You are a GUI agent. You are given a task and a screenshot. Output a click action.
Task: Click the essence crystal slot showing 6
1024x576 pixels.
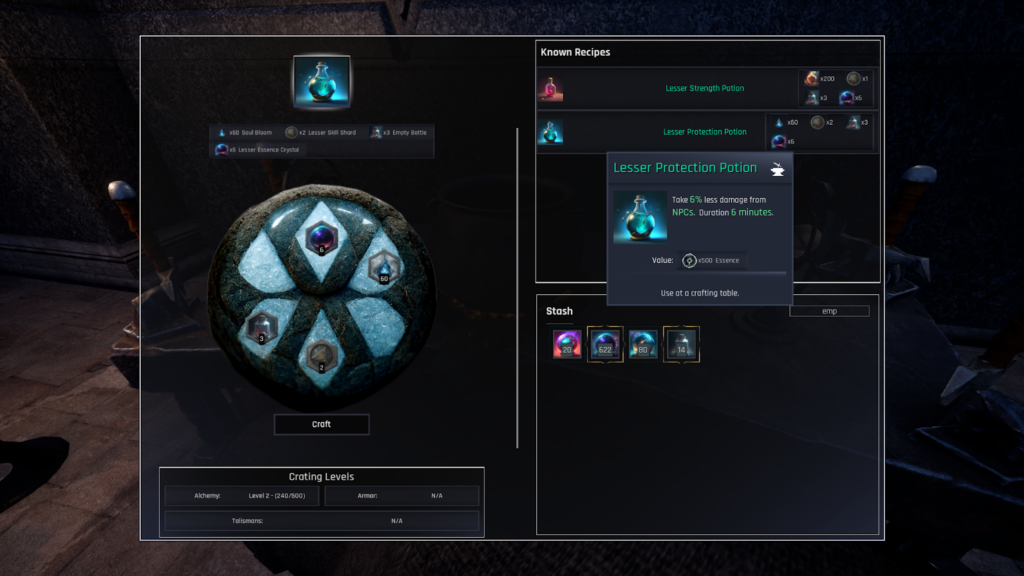click(322, 240)
